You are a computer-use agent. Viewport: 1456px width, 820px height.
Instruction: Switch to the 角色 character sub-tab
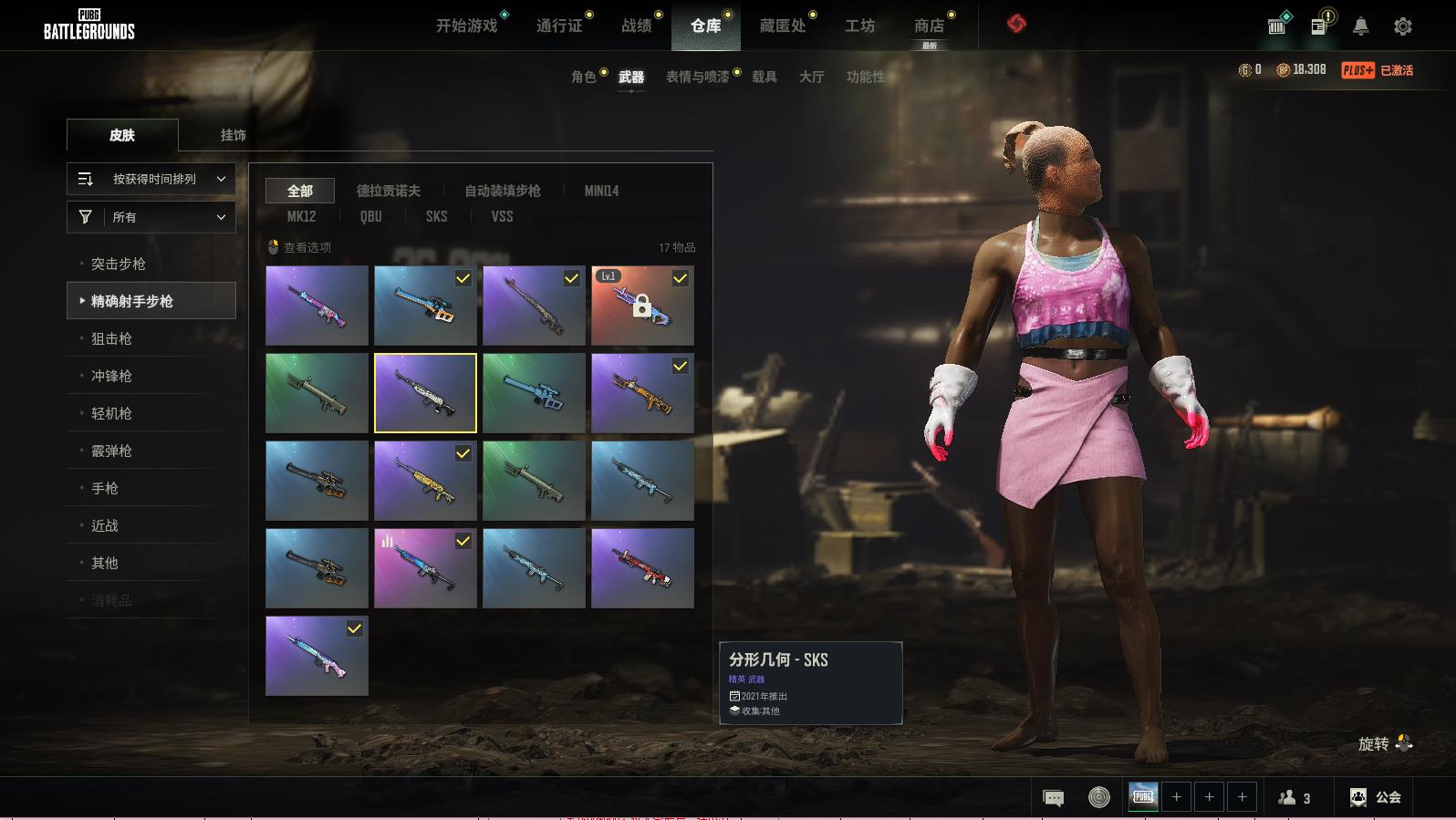(583, 77)
